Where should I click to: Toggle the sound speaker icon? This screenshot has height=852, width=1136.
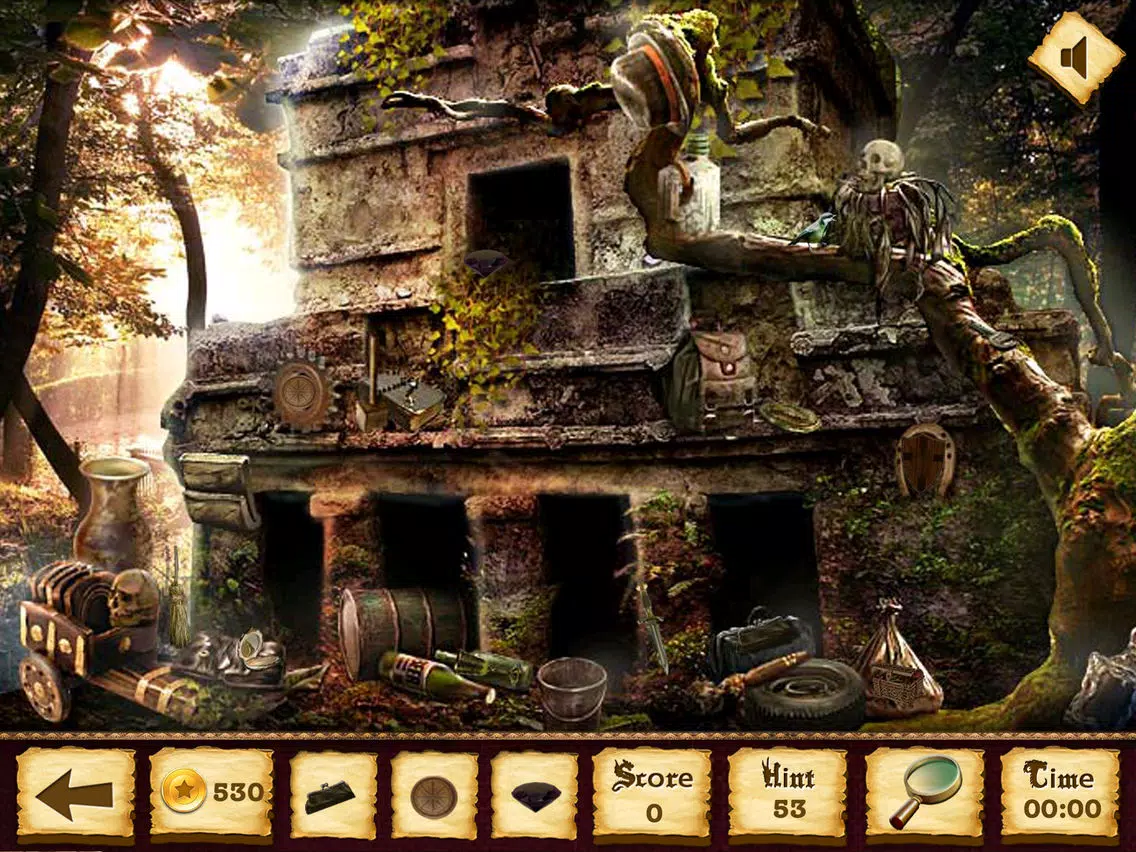(x=1075, y=58)
